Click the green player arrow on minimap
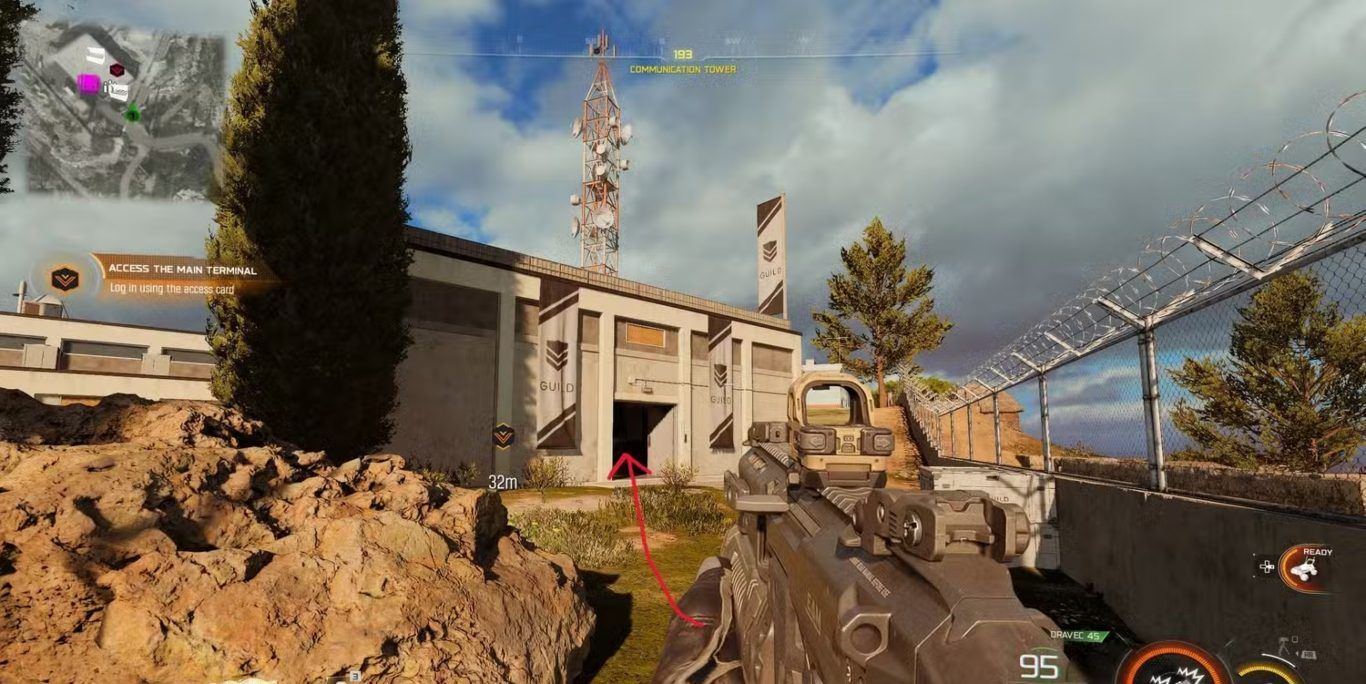 click(x=132, y=114)
